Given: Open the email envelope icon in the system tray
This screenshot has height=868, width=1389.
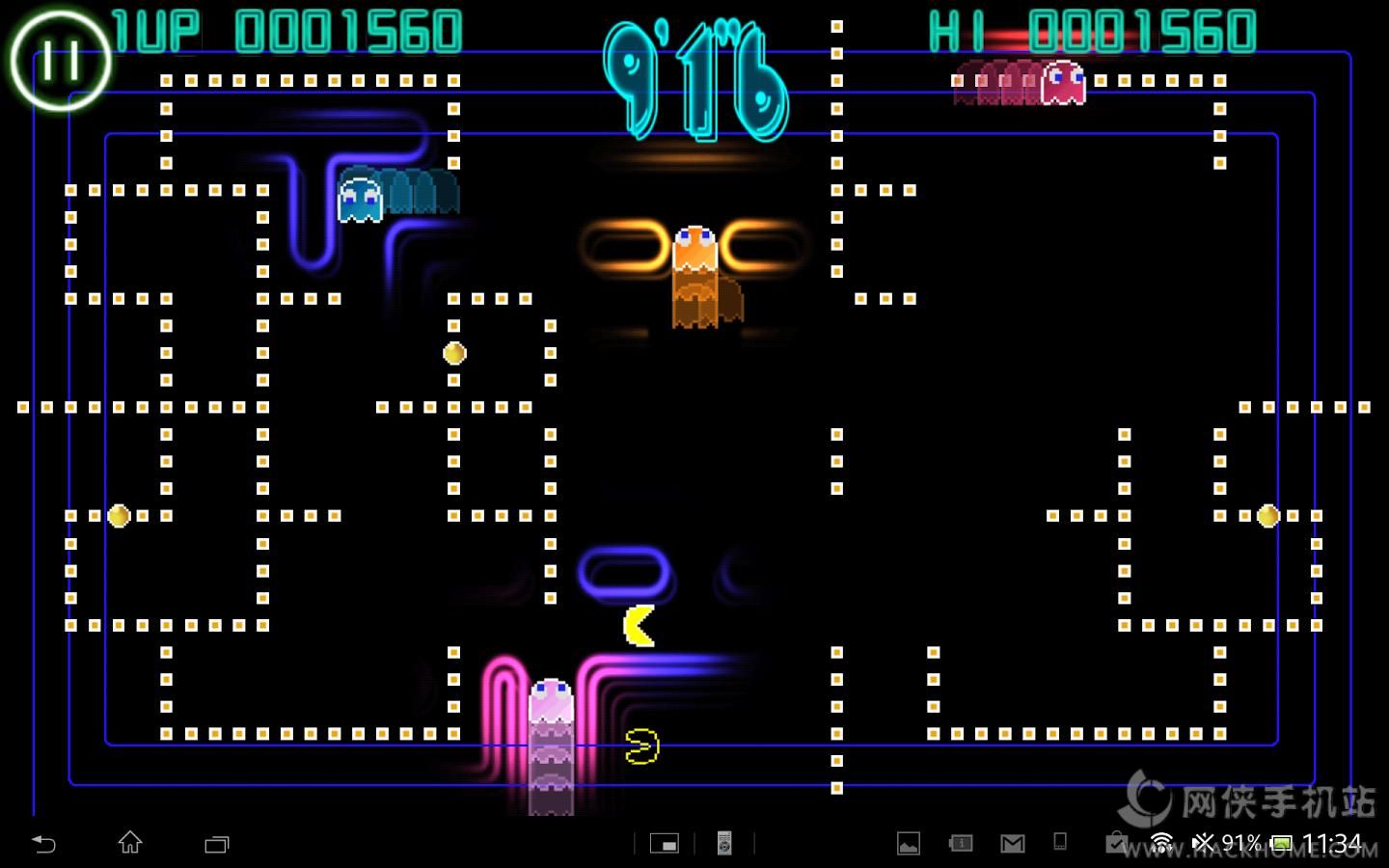Looking at the screenshot, I should coord(1012,841).
